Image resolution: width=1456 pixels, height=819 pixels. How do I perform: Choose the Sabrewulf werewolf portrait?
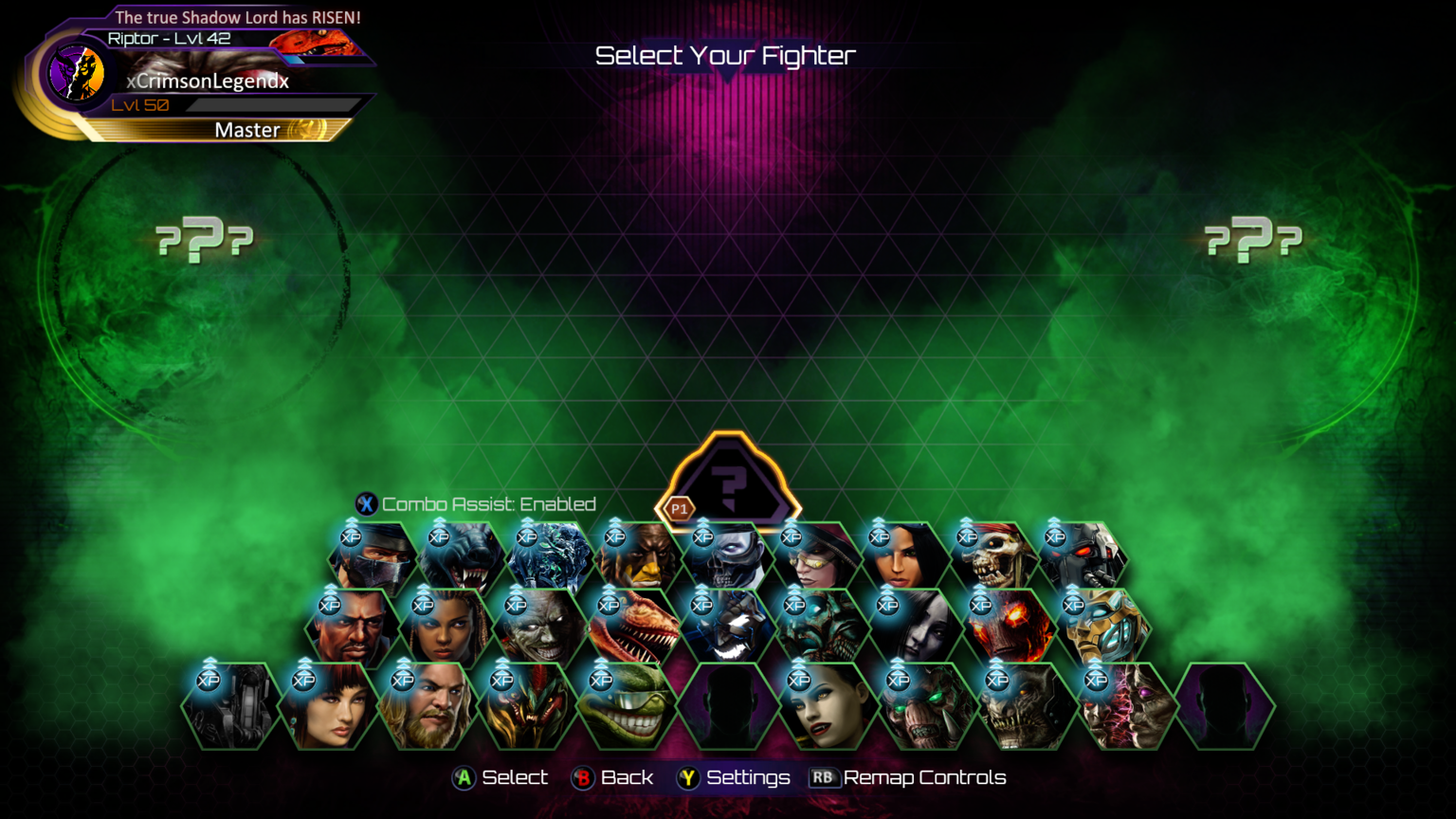(x=462, y=558)
